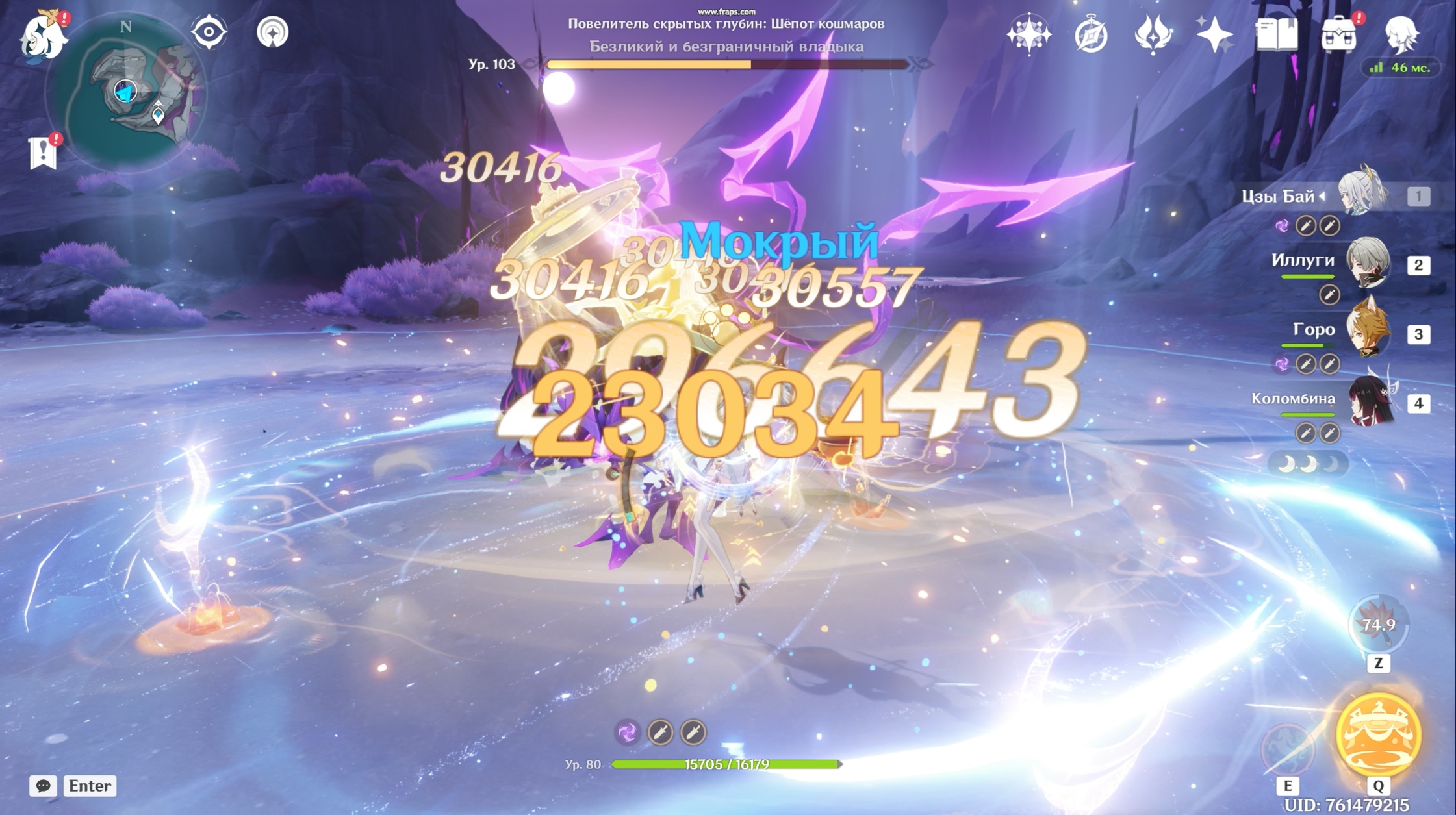Image resolution: width=1456 pixels, height=815 pixels.
Task: Toggle the eye-shaped sight icon
Action: pyautogui.click(x=209, y=32)
